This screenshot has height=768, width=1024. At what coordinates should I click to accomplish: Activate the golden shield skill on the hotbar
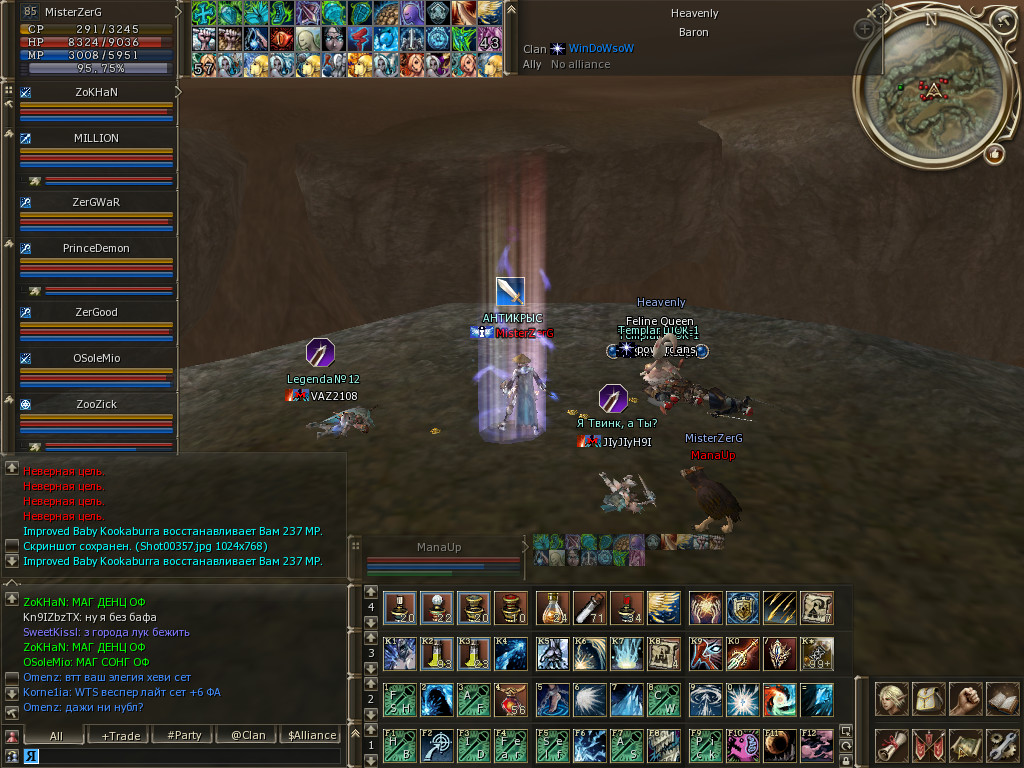point(741,607)
